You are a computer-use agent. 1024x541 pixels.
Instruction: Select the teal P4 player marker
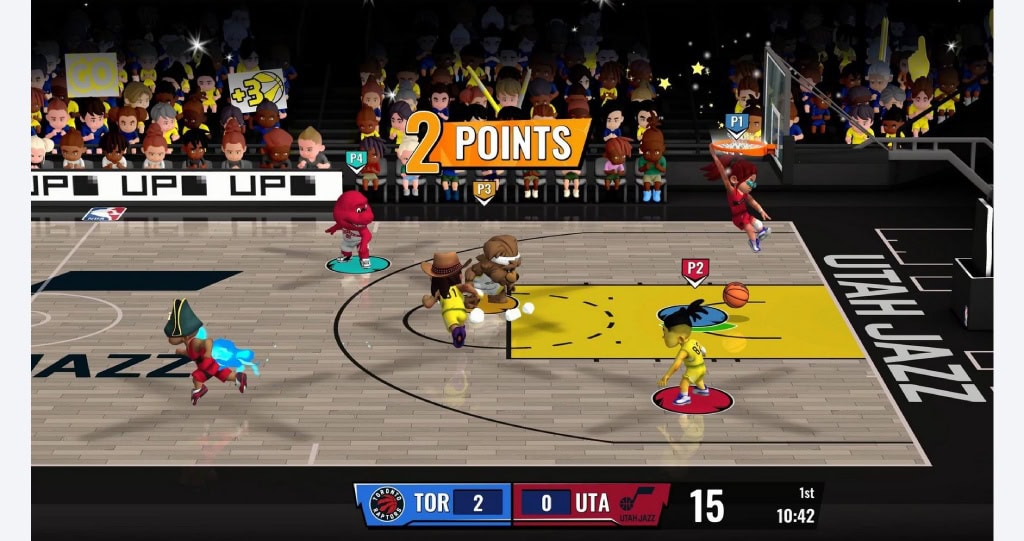coord(355,159)
